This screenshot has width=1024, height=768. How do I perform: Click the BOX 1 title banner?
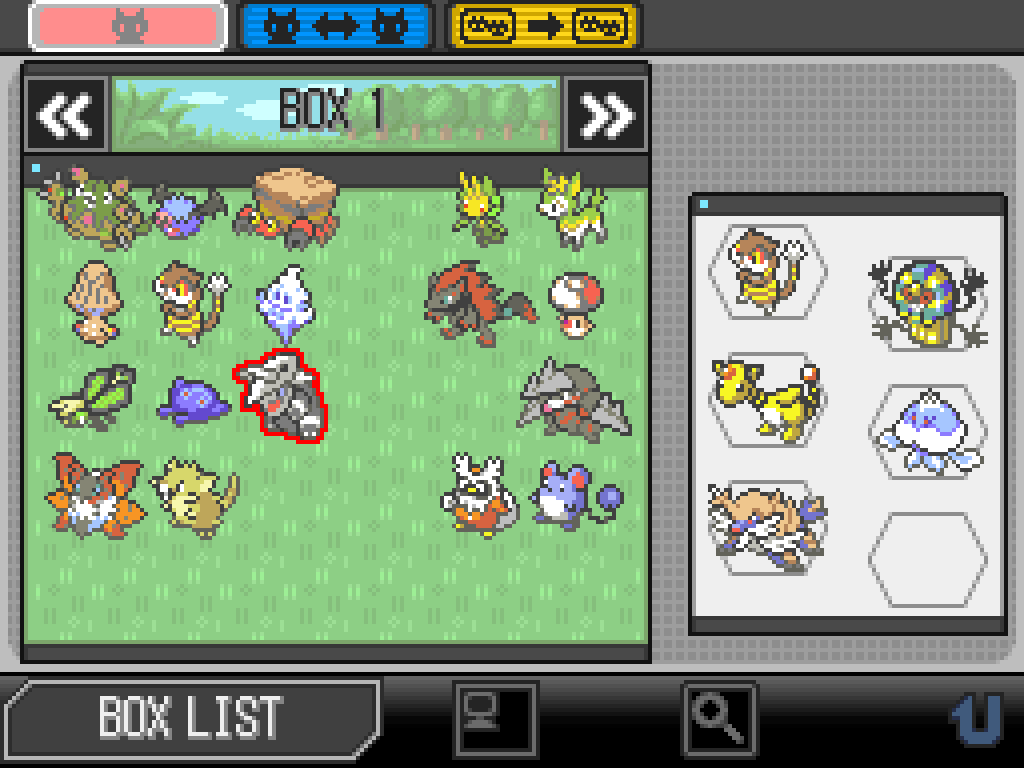(335, 112)
